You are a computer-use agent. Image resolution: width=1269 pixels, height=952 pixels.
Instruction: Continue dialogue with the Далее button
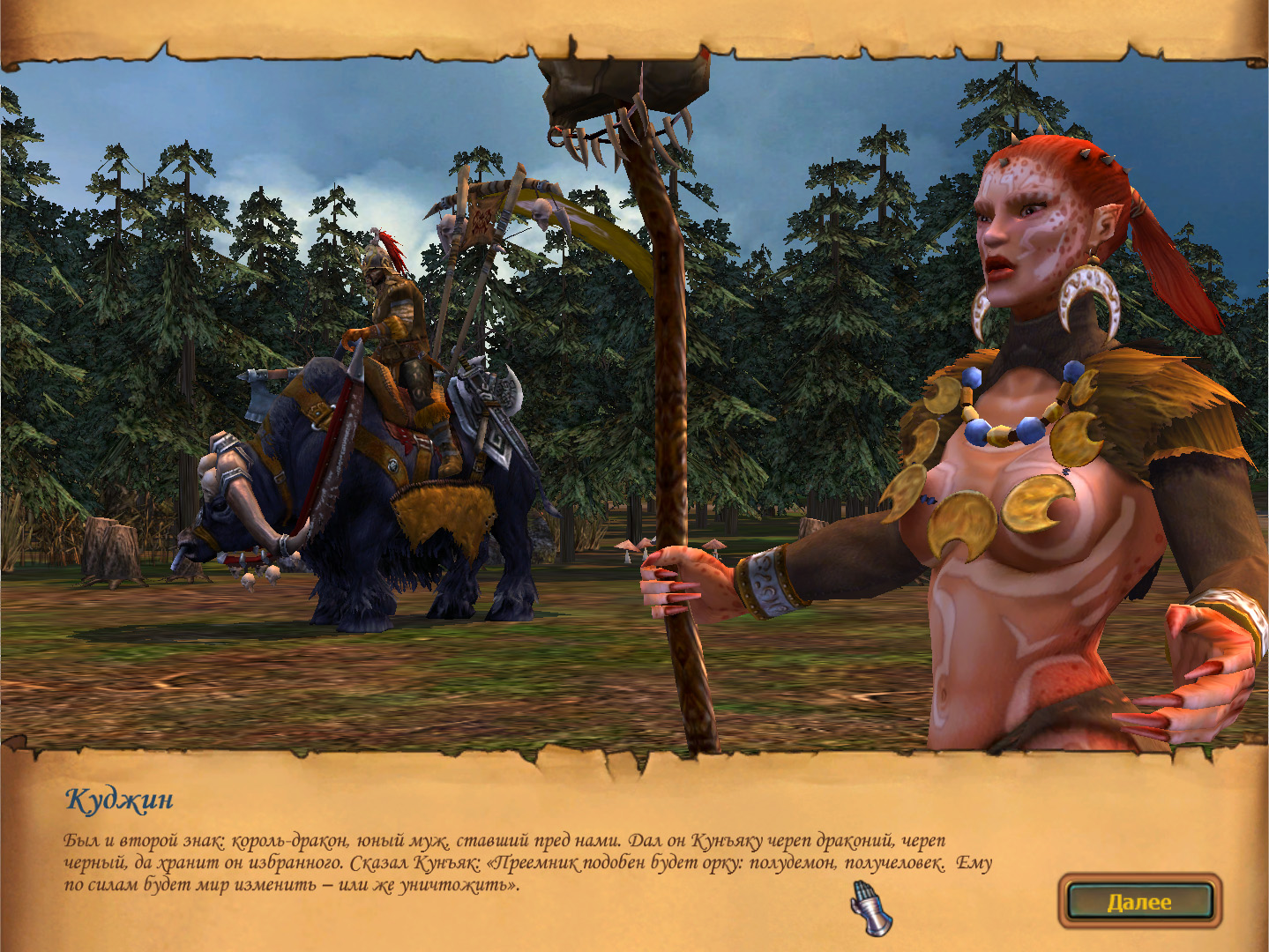1139,901
